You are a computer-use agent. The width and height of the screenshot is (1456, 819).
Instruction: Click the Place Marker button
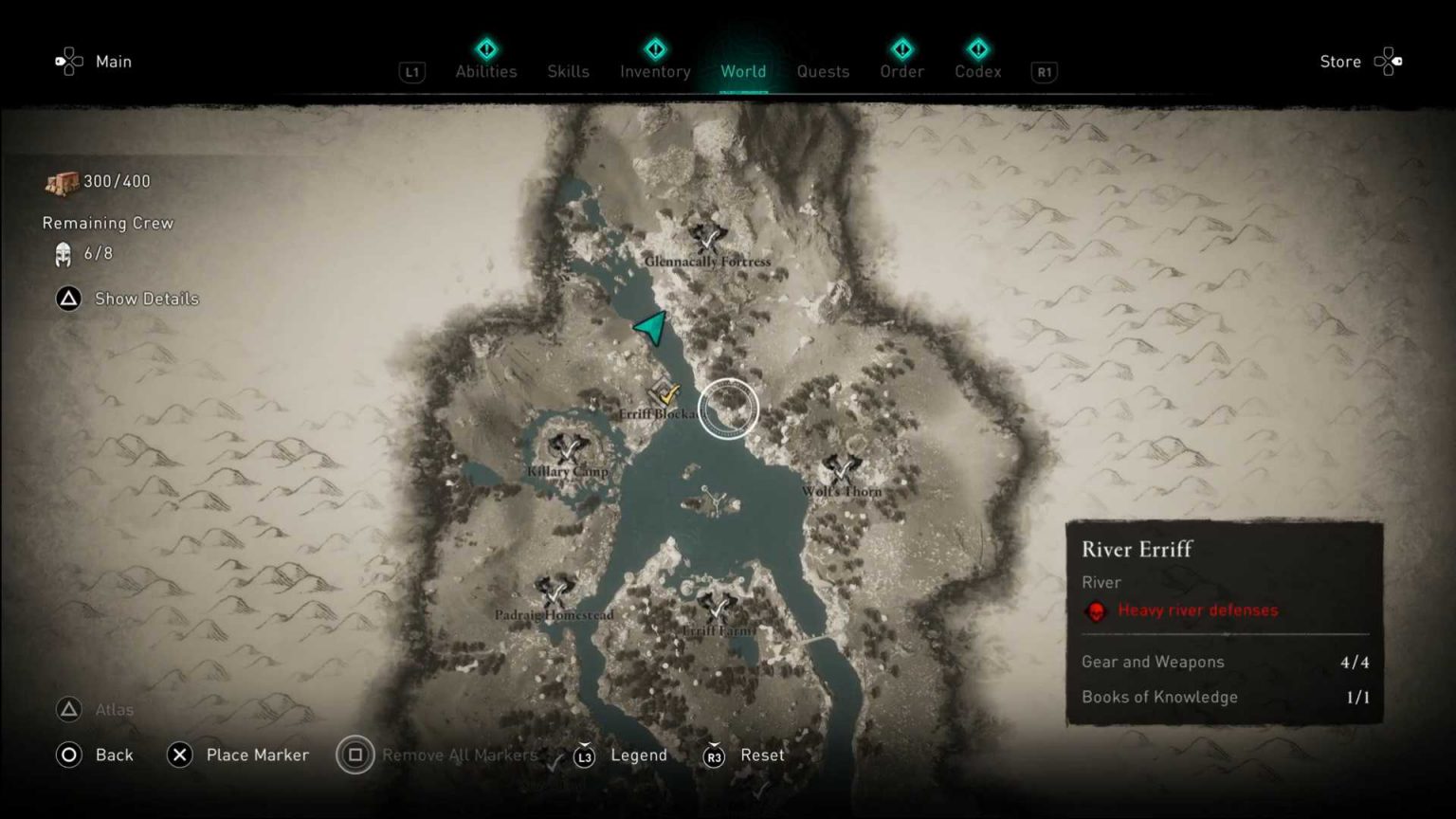[x=257, y=755]
